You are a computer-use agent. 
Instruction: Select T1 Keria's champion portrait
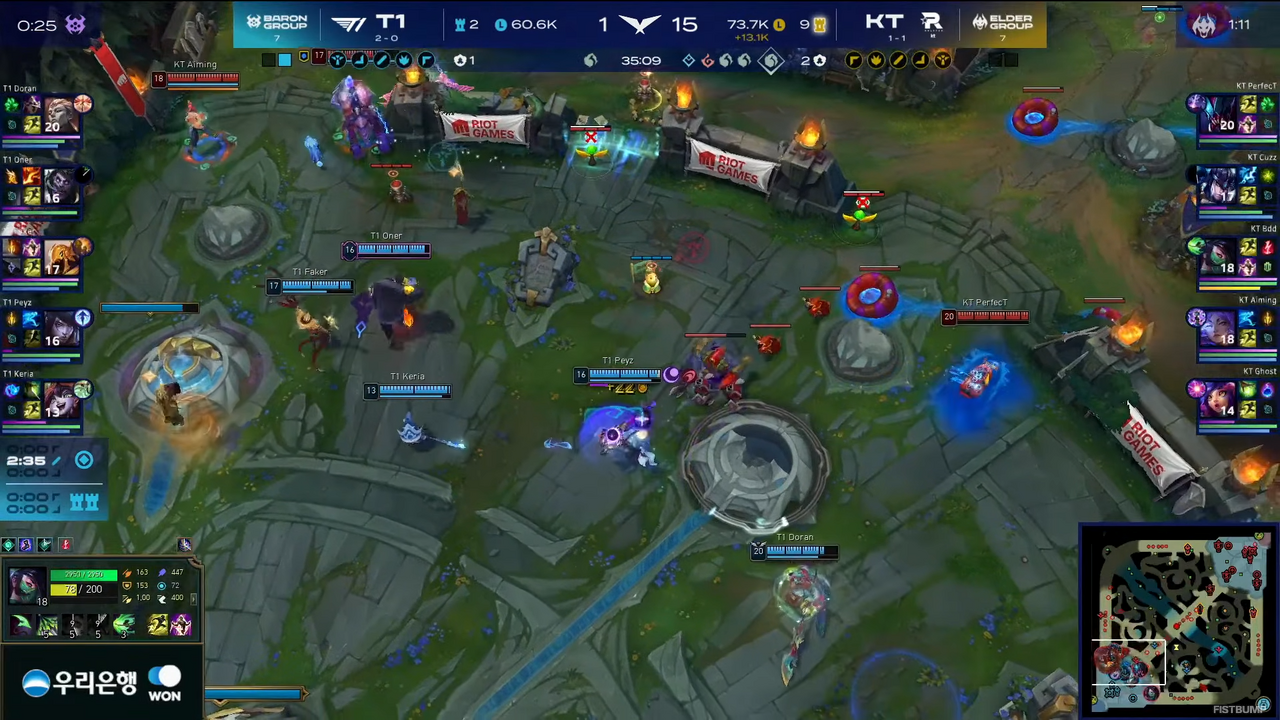(58, 400)
